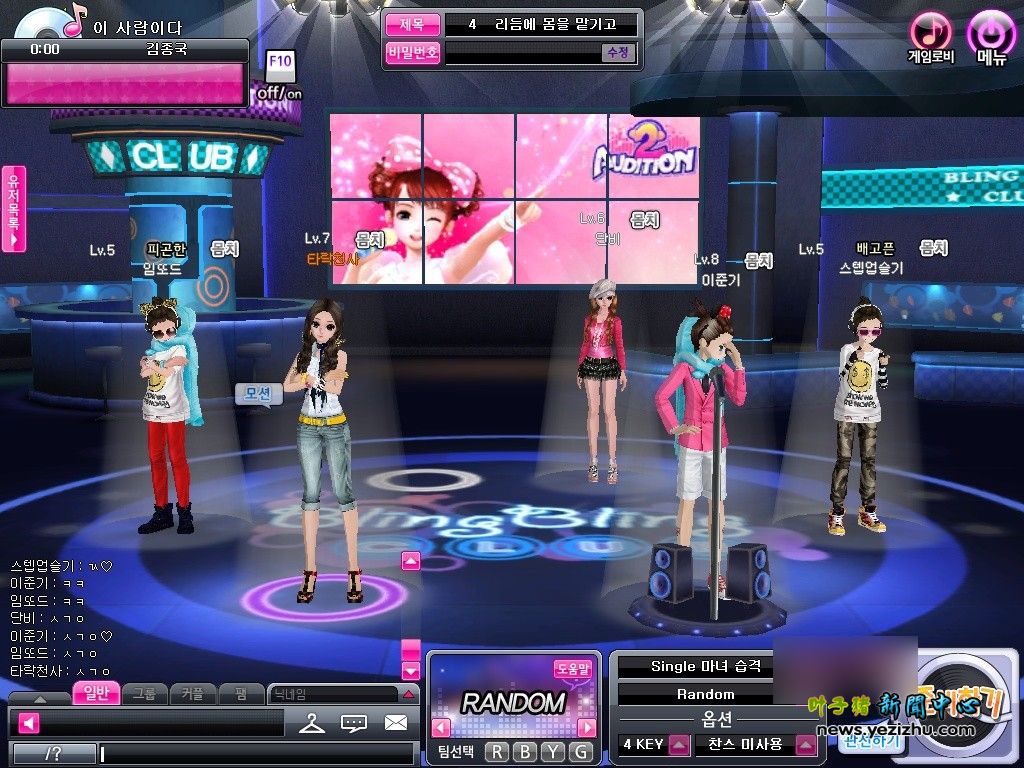Screen dimensions: 1024x768
Task: Open the 찬스 미사용 chance dropdown
Action: pos(805,744)
